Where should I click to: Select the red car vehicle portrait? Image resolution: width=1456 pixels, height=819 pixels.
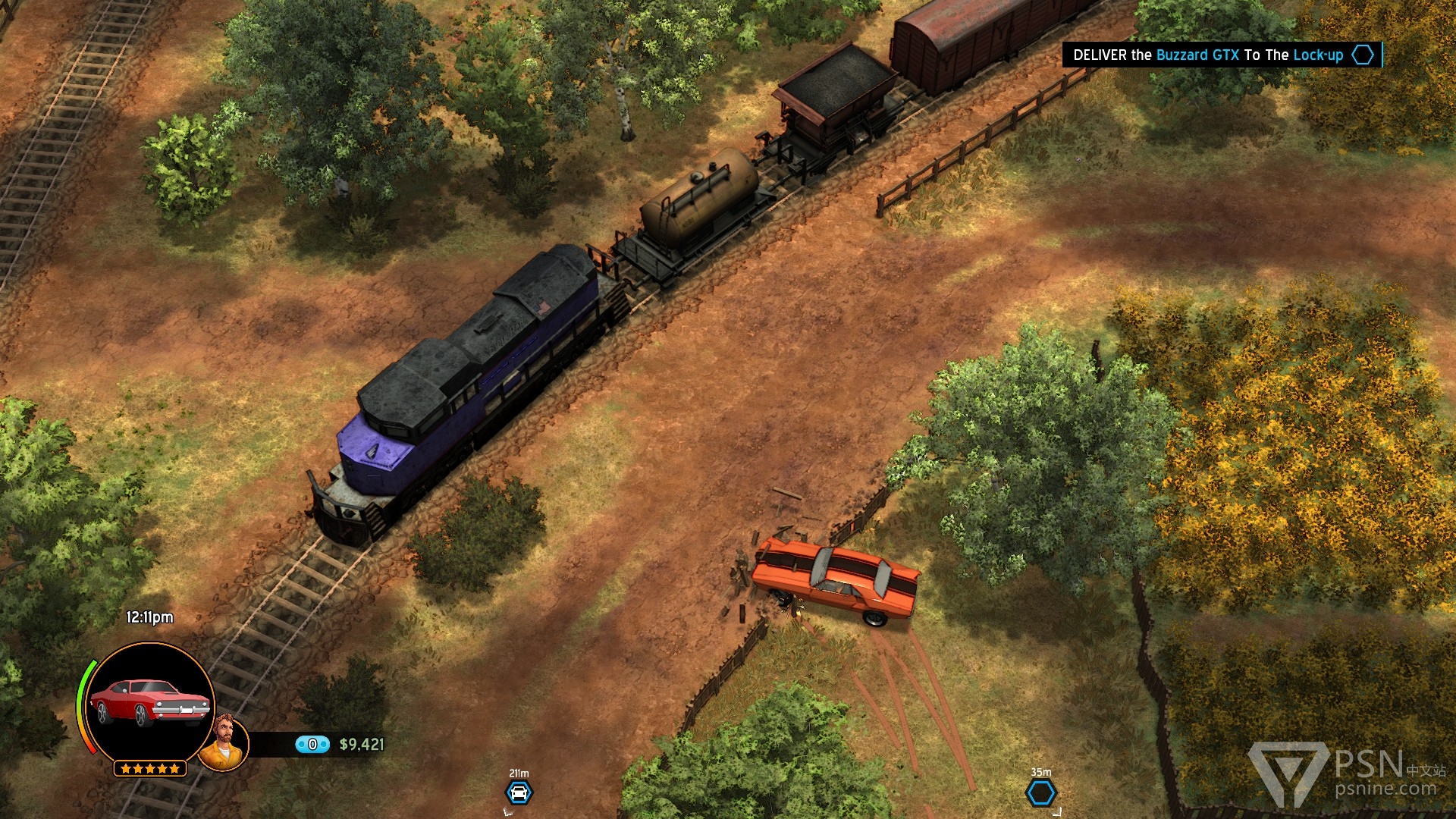pyautogui.click(x=149, y=702)
